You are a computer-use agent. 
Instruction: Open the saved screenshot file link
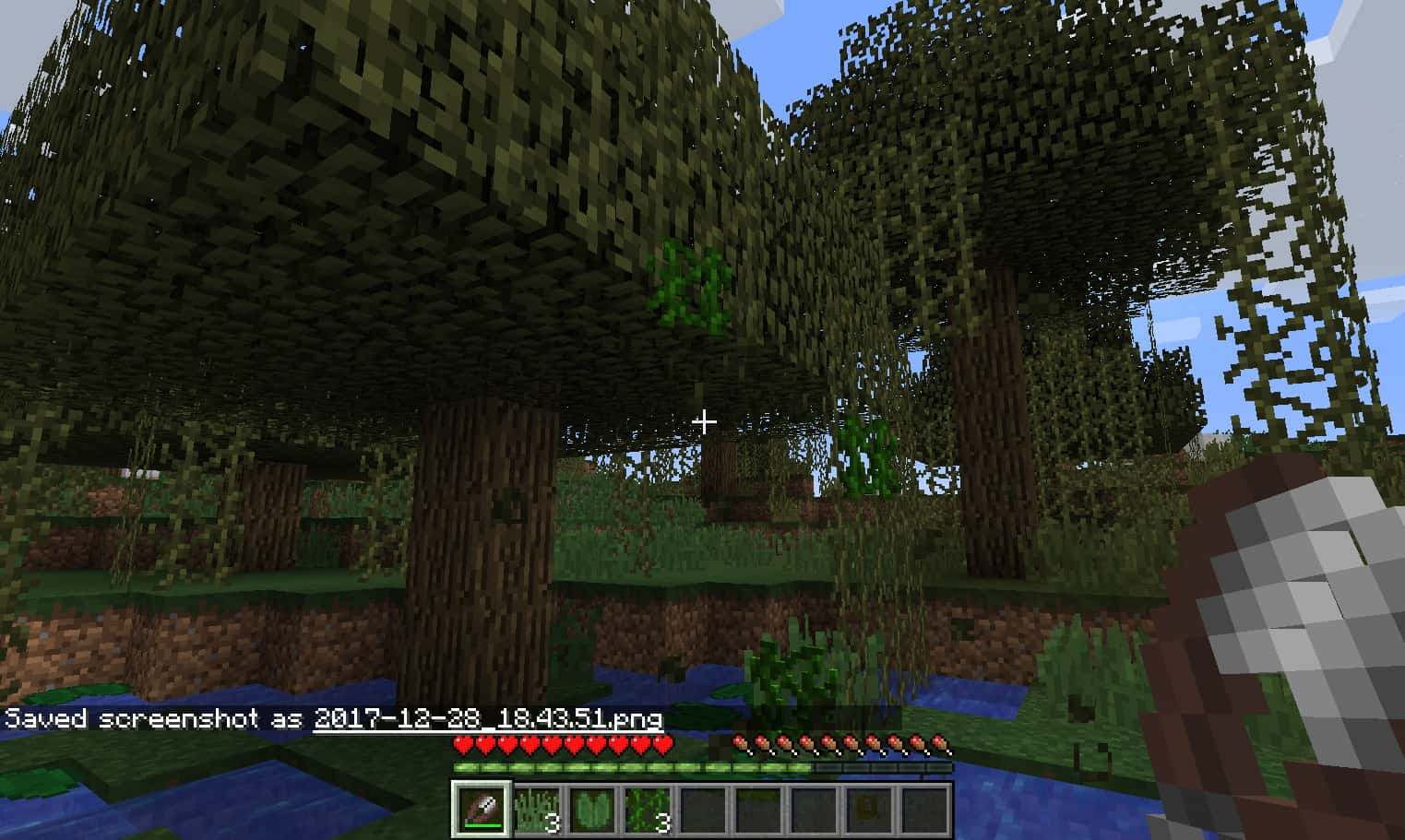(x=488, y=718)
